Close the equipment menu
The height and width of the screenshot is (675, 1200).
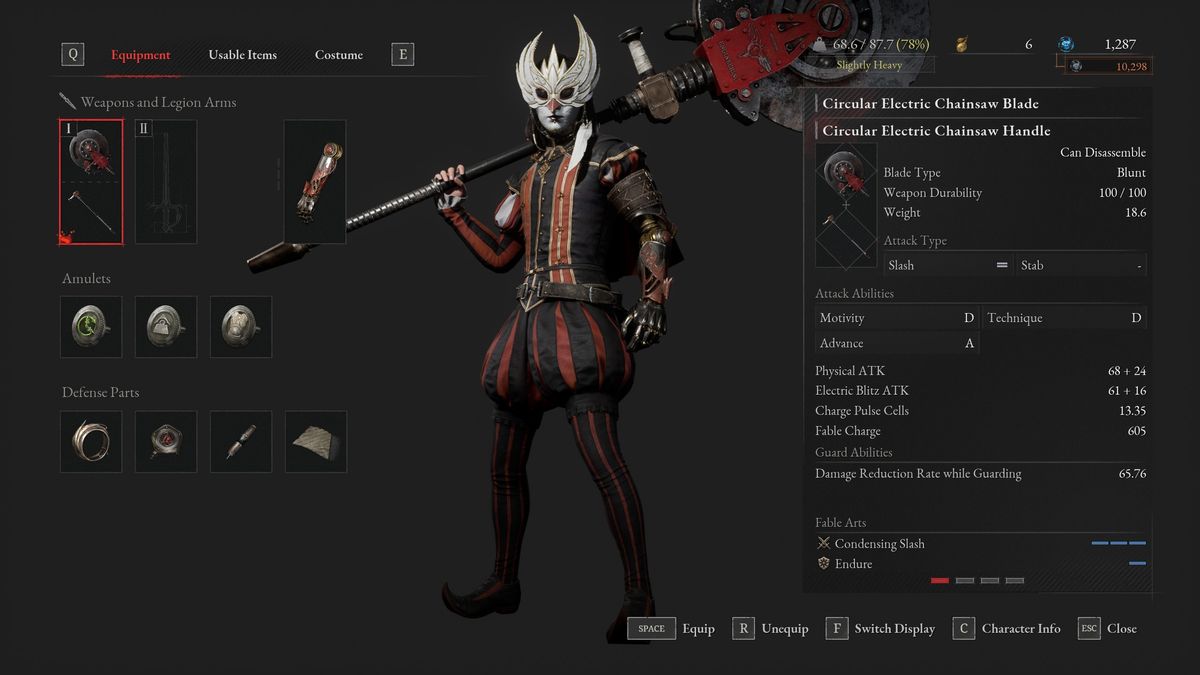pos(1108,629)
